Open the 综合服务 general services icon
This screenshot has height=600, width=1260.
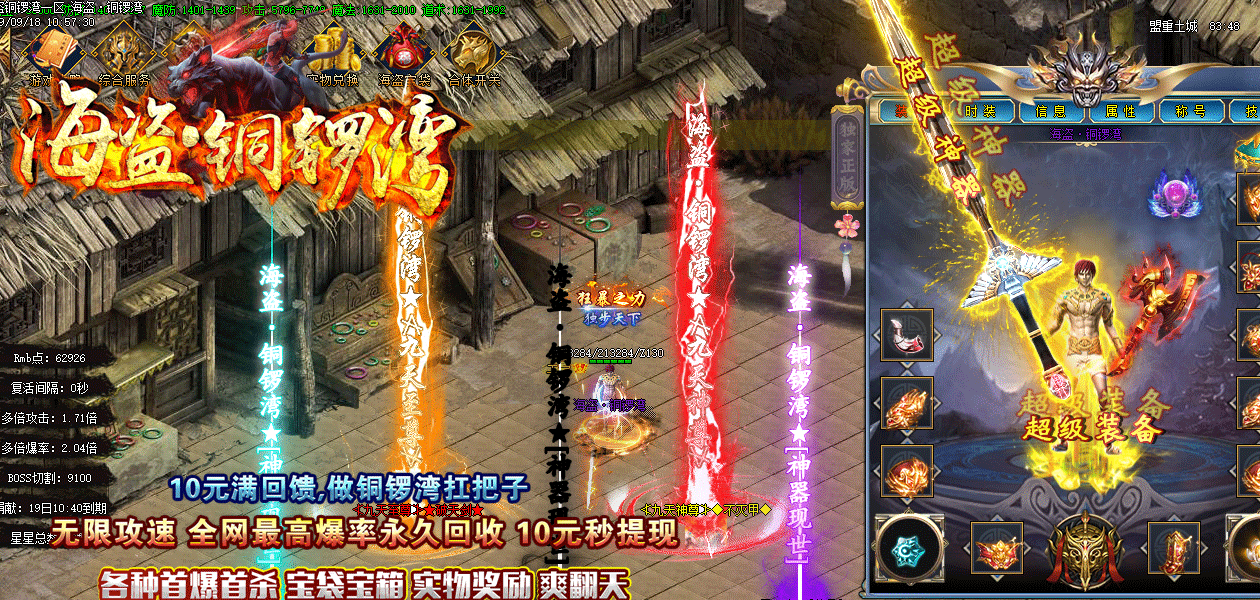[x=125, y=50]
